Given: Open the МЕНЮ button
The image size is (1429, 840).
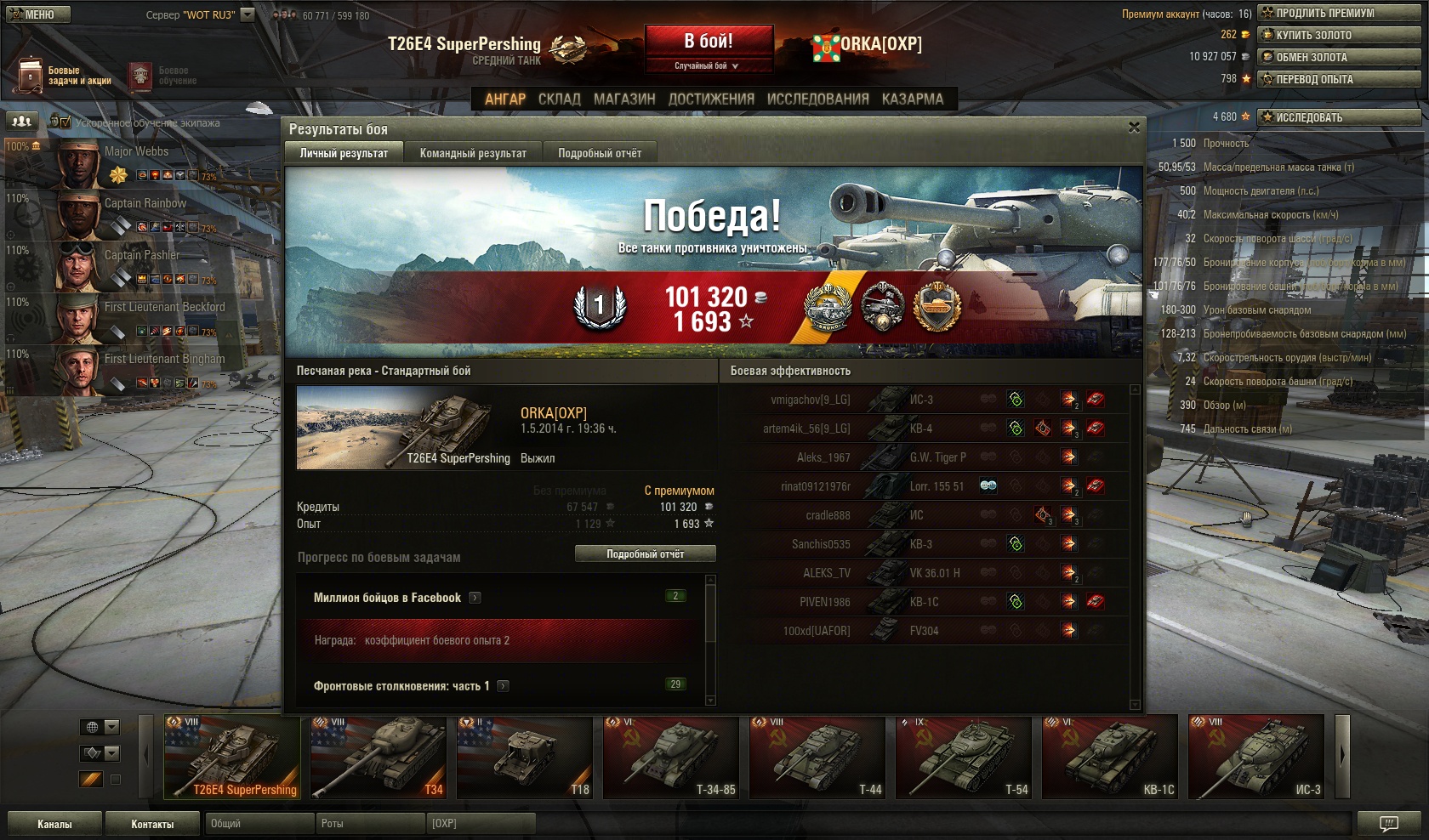Looking at the screenshot, I should [37, 14].
